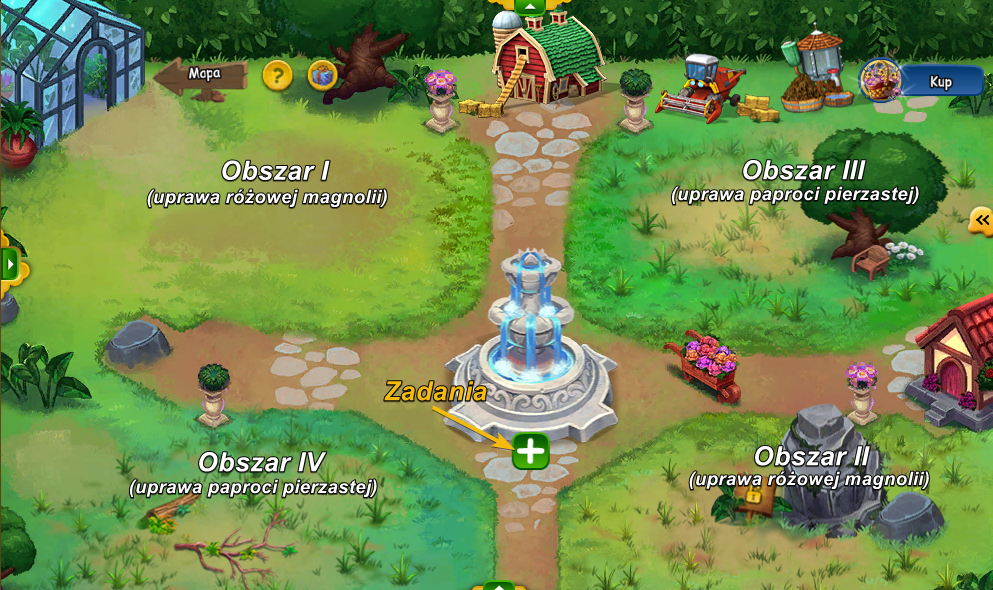Click the Kup button

[940, 82]
